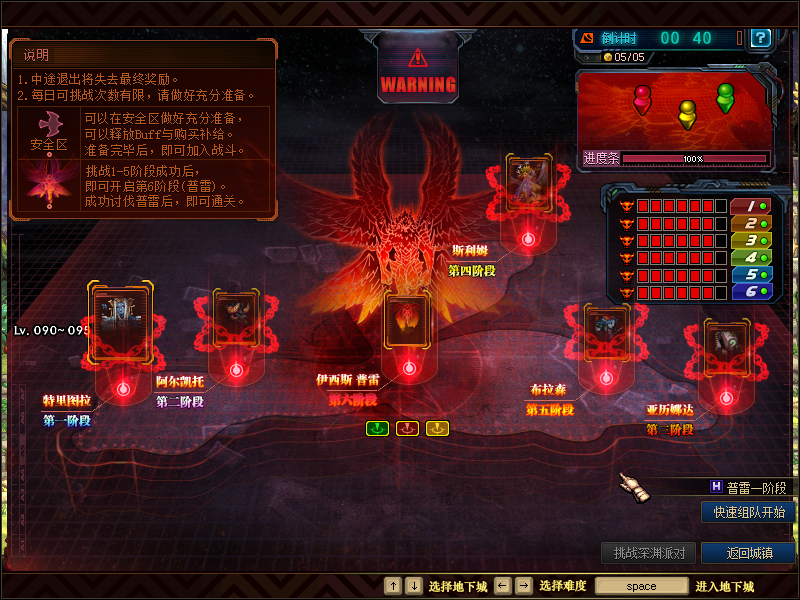Select green stage tab number 4
This screenshot has width=800, height=600.
point(749,257)
